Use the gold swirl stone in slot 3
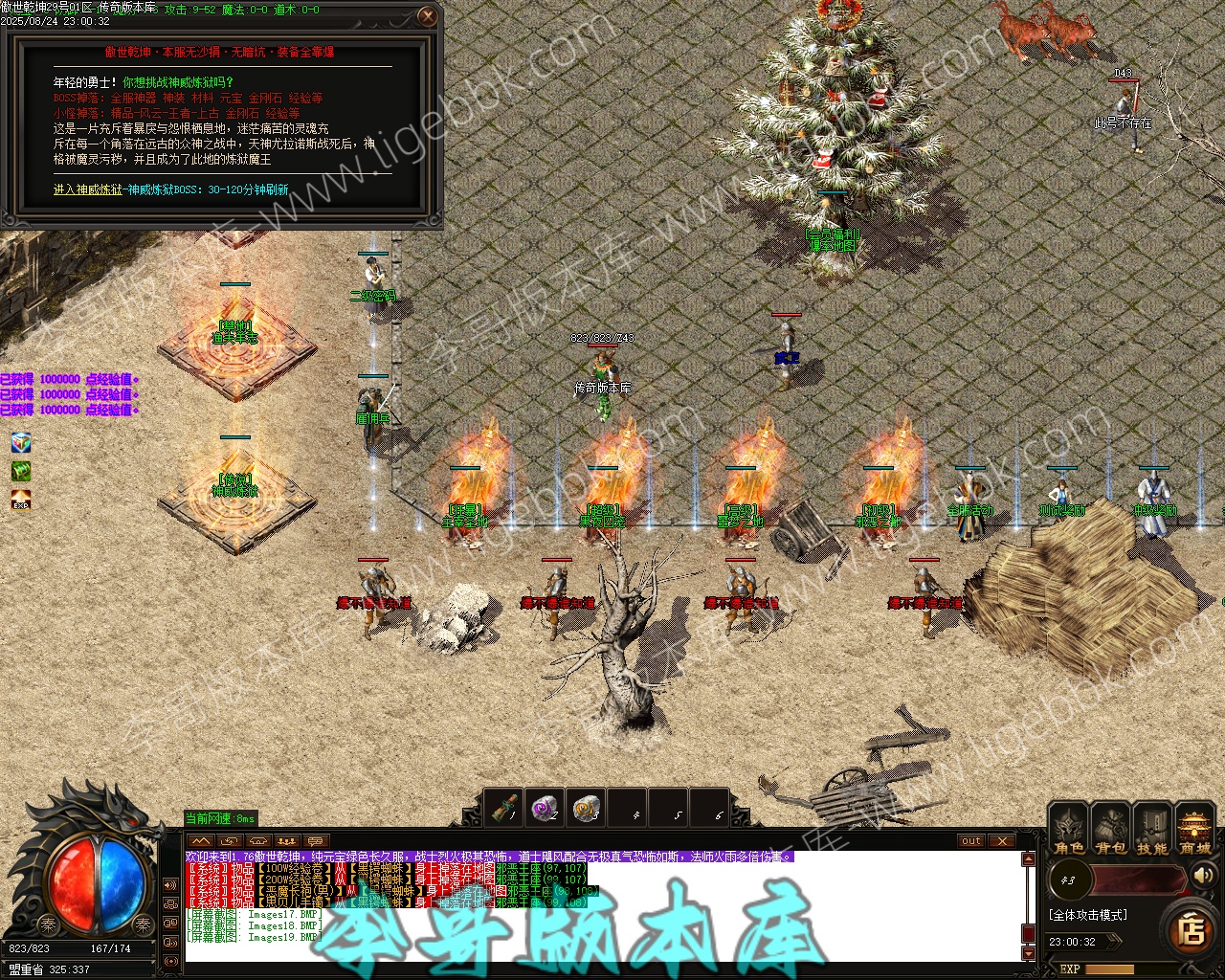The height and width of the screenshot is (980, 1225). (586, 810)
